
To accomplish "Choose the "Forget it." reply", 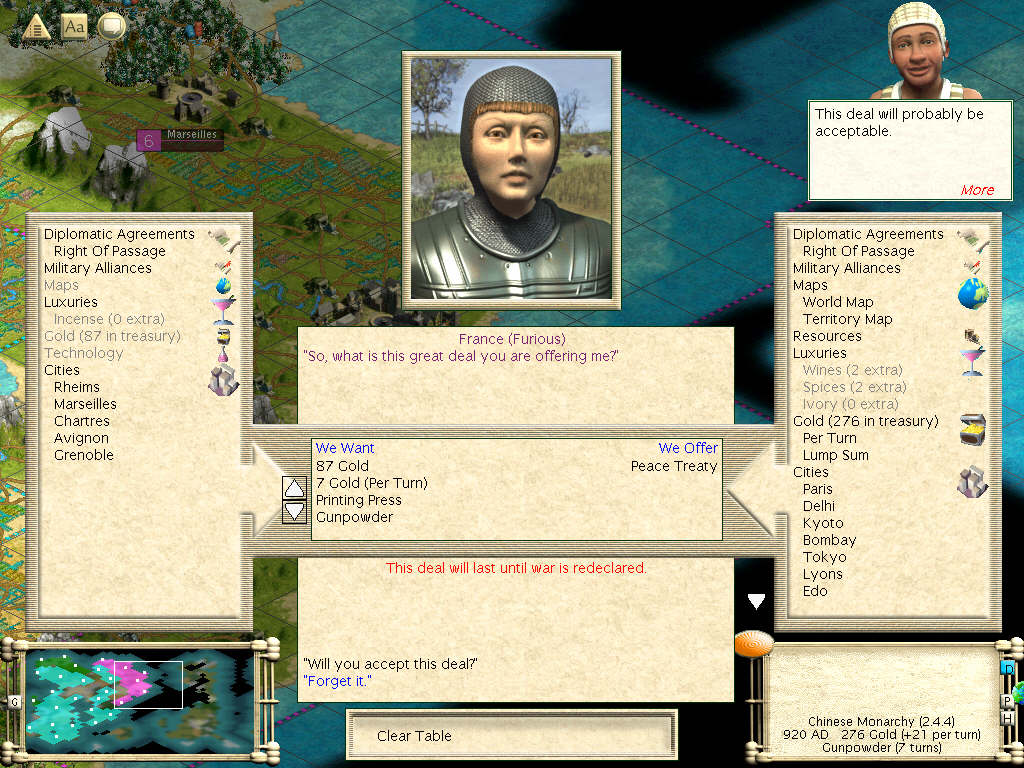I will [x=337, y=681].
